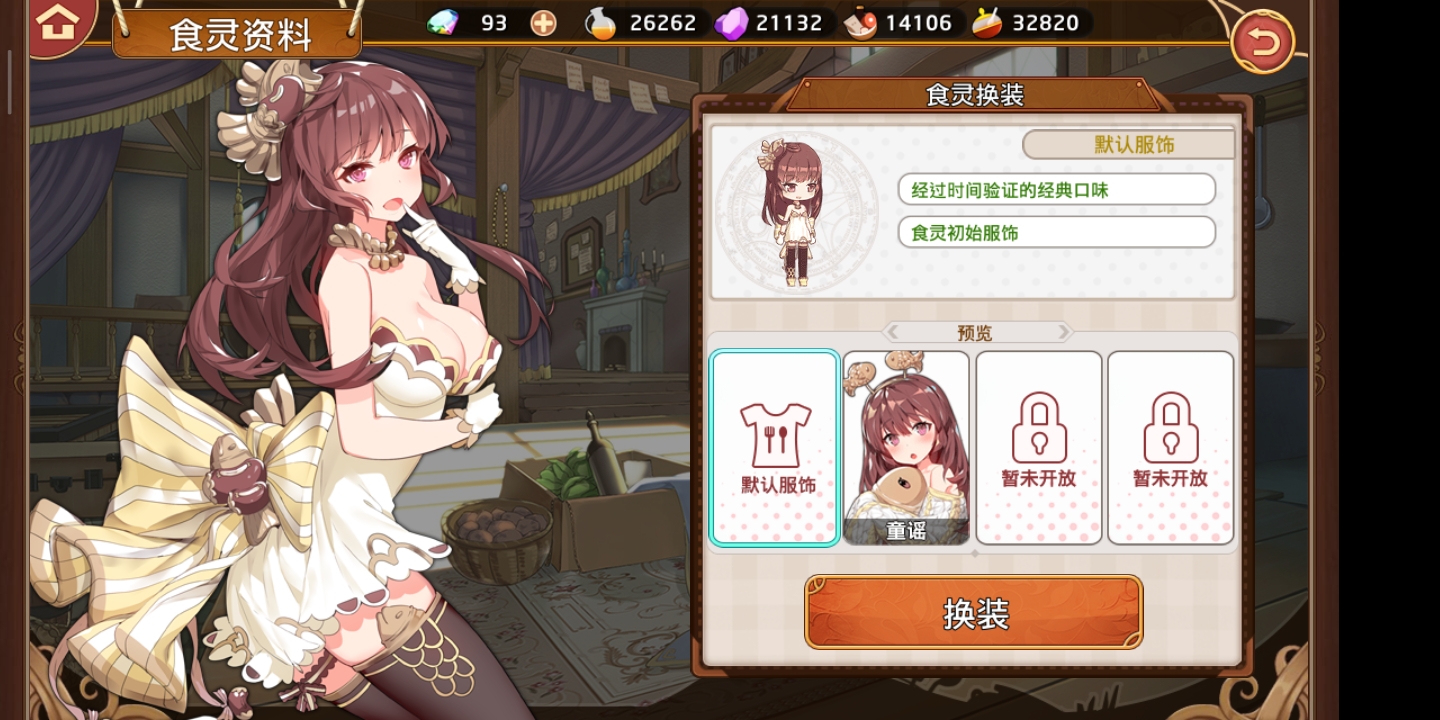Show the next preview with the right arrow
Viewport: 1440px width, 720px height.
point(1063,332)
